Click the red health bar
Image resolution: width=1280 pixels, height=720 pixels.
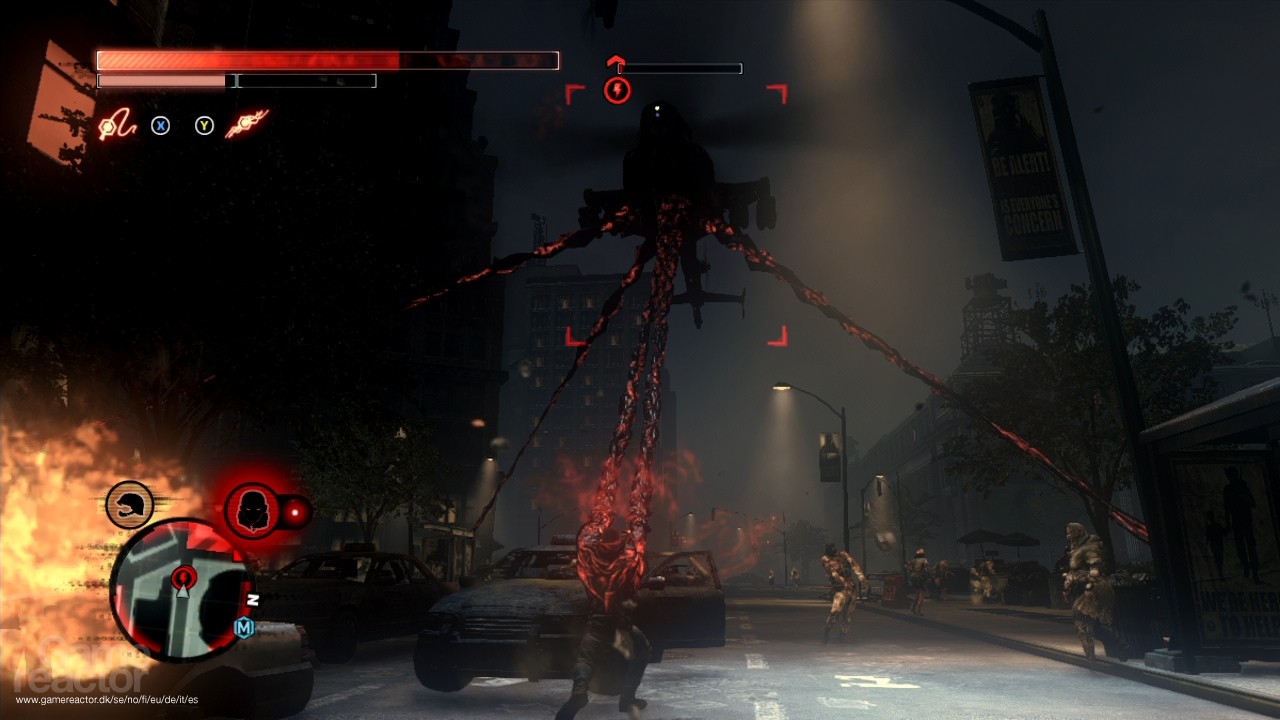(x=325, y=59)
